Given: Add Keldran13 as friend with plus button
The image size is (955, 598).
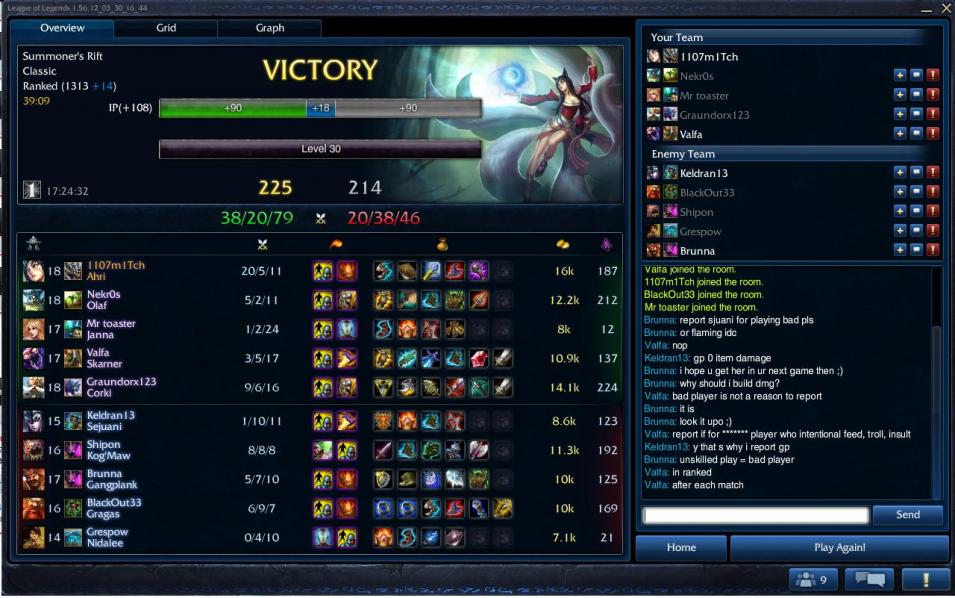Looking at the screenshot, I should click(x=899, y=172).
